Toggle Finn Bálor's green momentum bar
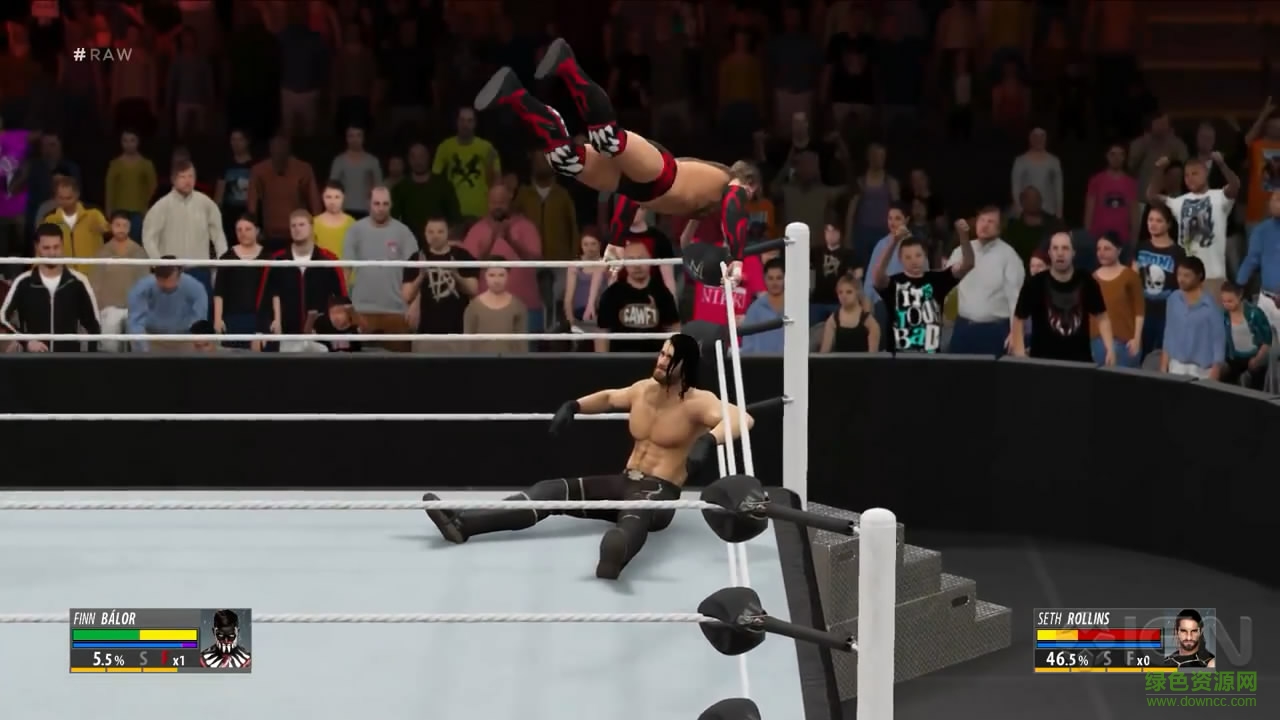This screenshot has width=1280, height=720. click(x=104, y=634)
